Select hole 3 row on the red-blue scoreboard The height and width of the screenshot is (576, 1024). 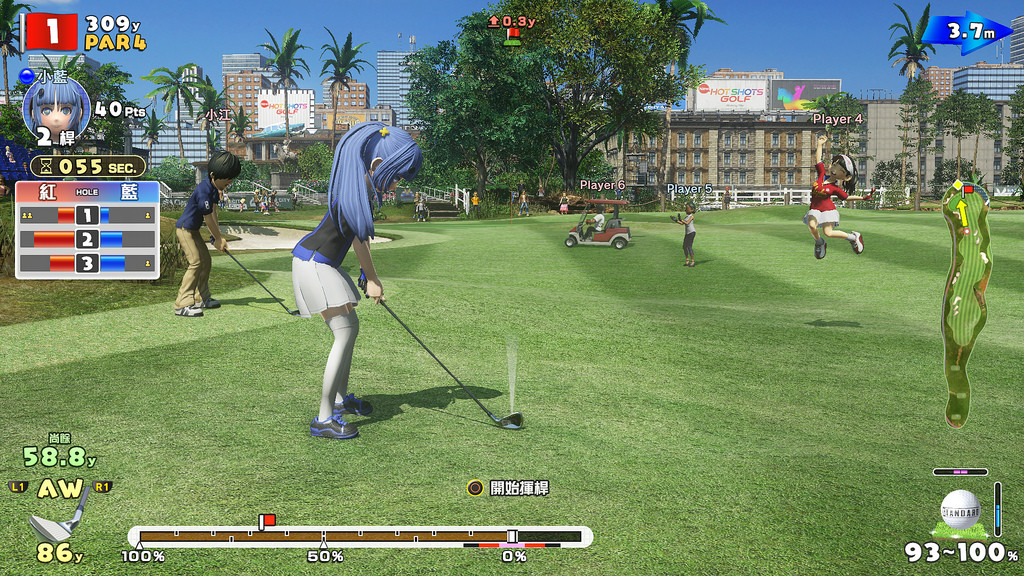(x=86, y=264)
